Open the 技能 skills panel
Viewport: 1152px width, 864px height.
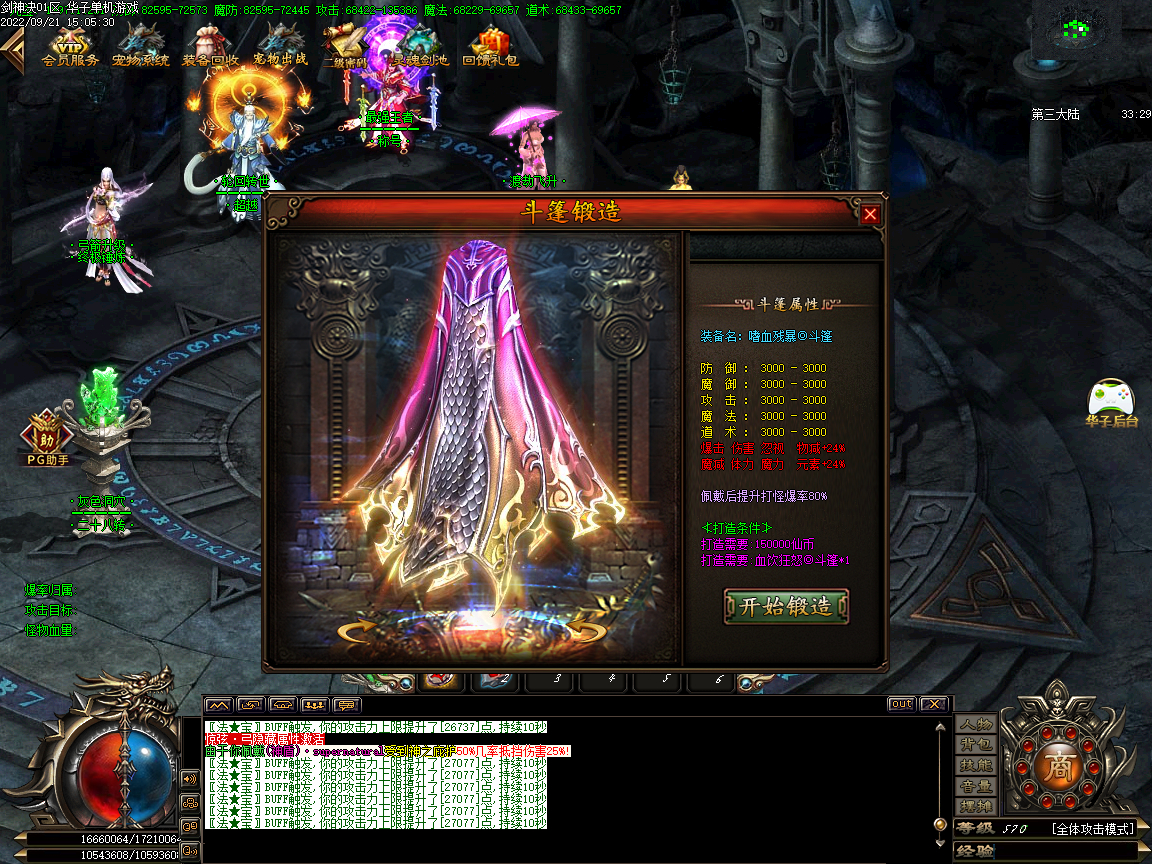coord(975,766)
